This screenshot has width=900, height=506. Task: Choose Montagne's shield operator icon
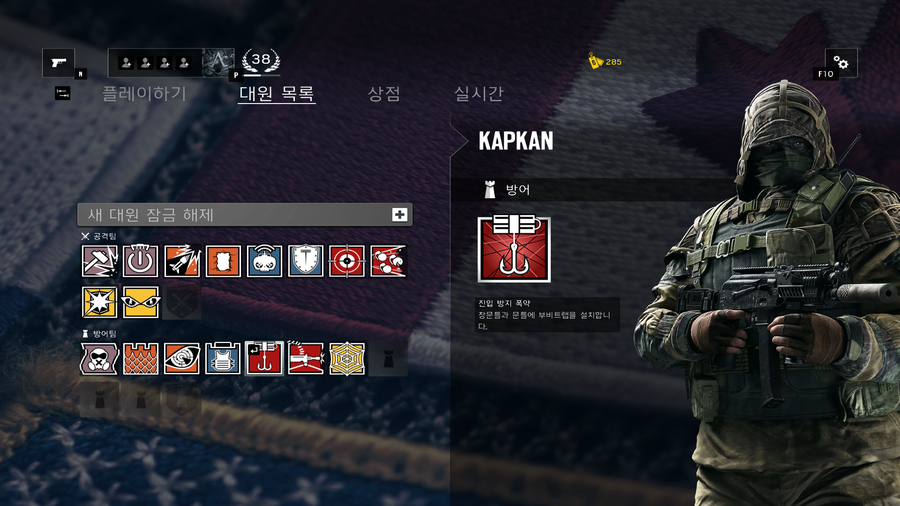[x=305, y=261]
